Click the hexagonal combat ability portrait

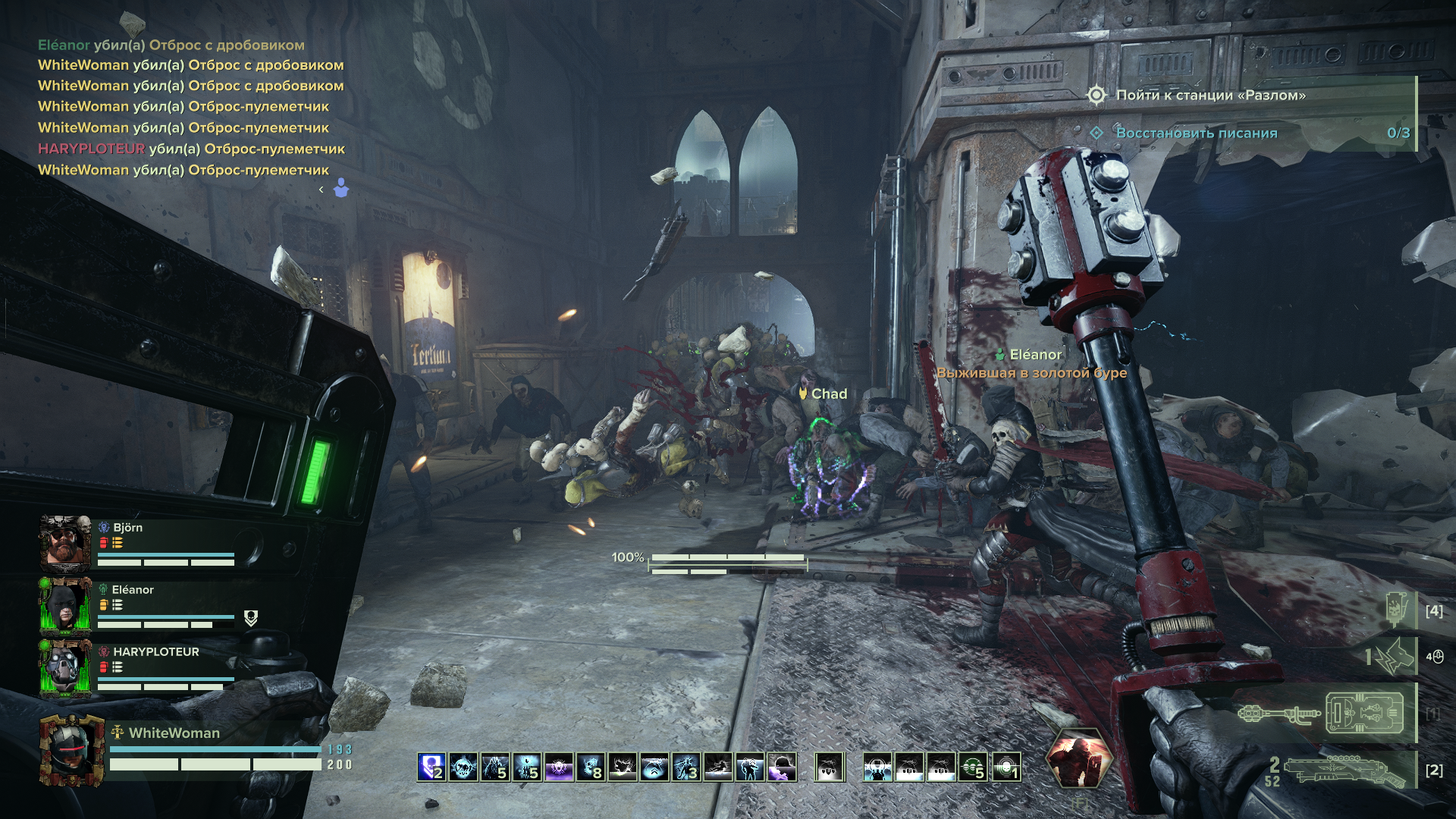pyautogui.click(x=1079, y=758)
